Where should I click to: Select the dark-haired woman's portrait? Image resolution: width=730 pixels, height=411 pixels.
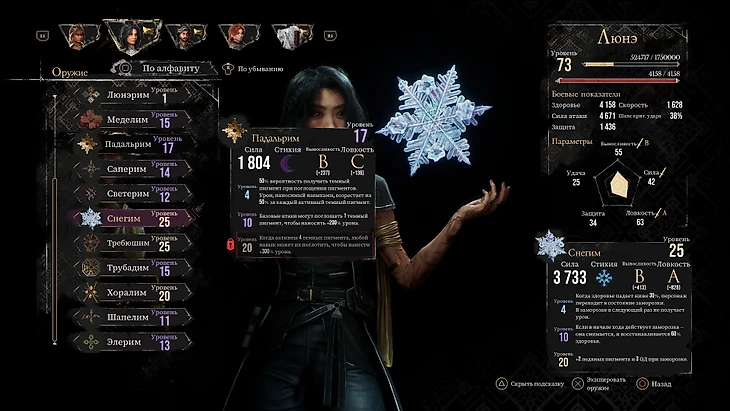click(x=129, y=35)
